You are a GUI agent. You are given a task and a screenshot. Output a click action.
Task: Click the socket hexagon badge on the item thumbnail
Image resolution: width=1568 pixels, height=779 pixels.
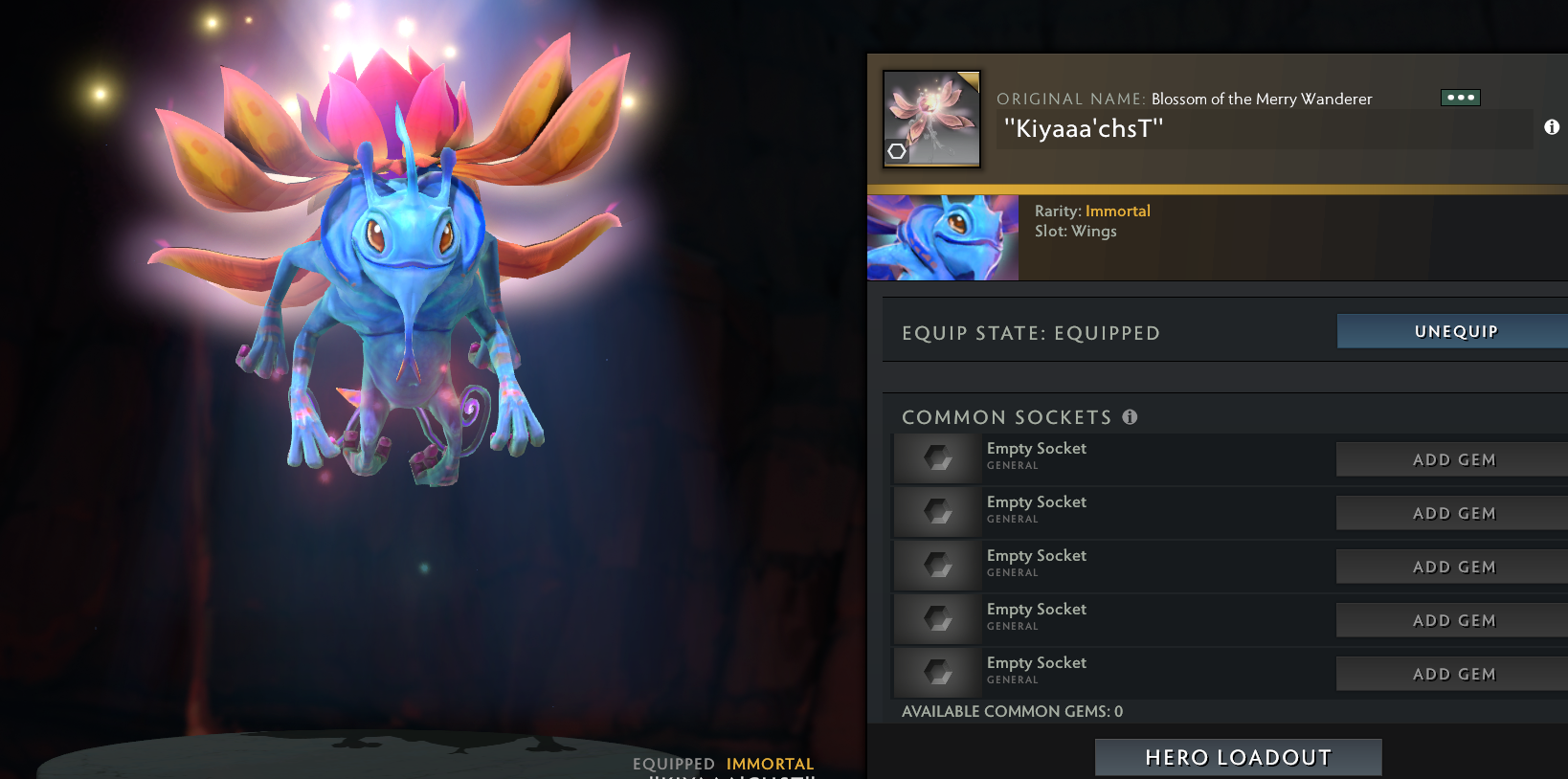click(897, 150)
